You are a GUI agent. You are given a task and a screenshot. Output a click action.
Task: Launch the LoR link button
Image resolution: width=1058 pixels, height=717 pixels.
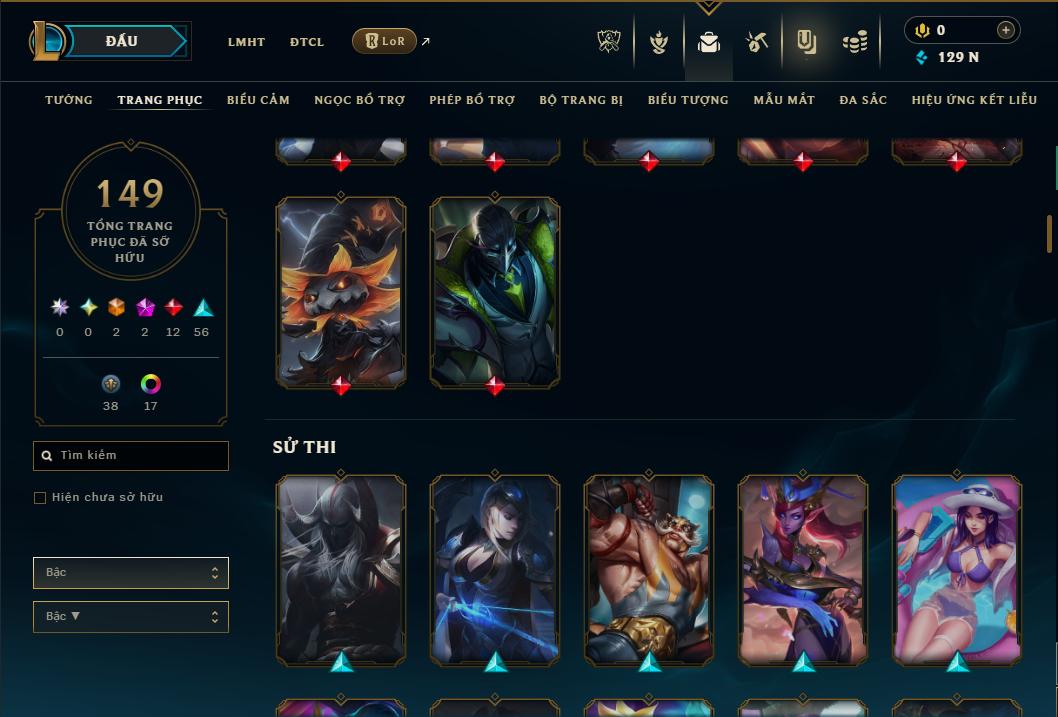click(385, 41)
